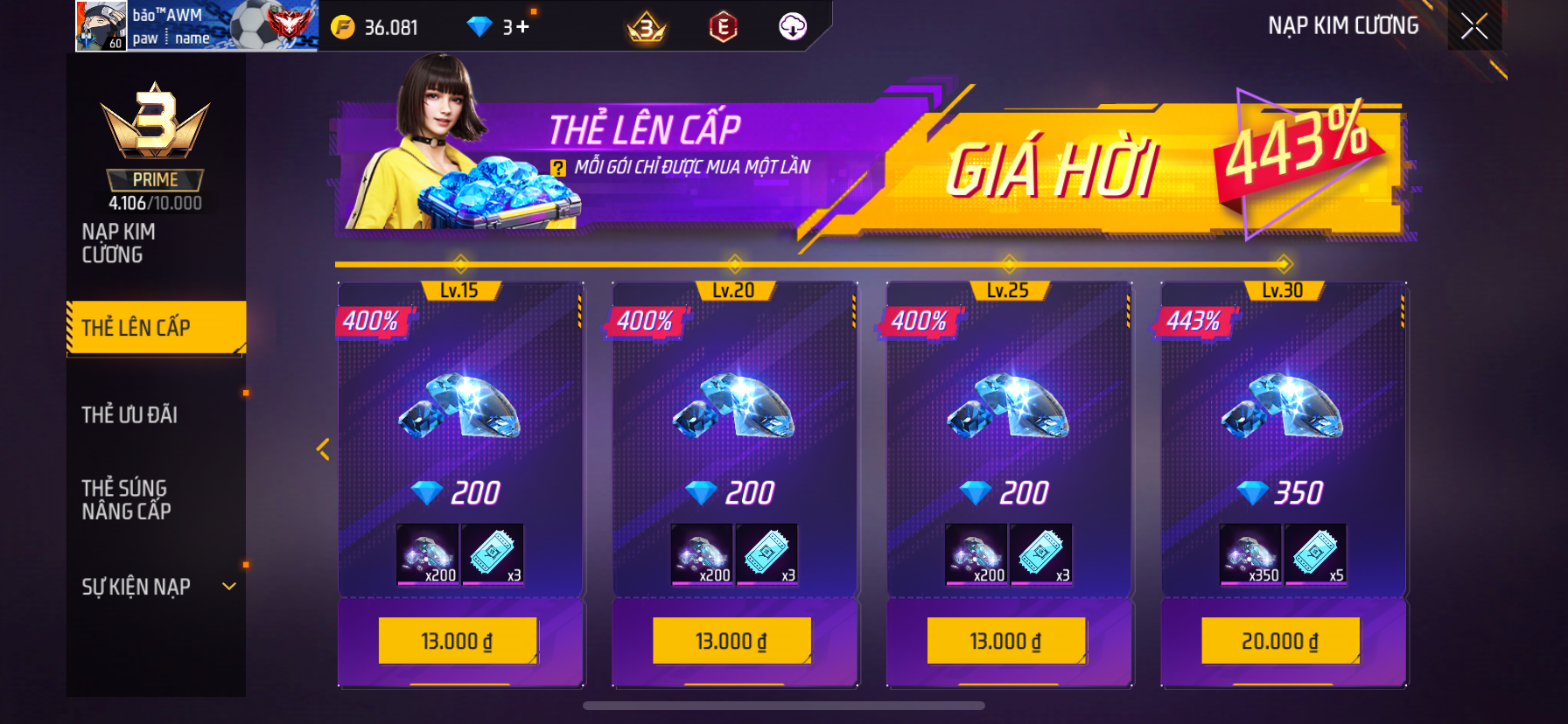1568x724 pixels.
Task: Tap the gold coin balance 36.081
Action: 375,28
